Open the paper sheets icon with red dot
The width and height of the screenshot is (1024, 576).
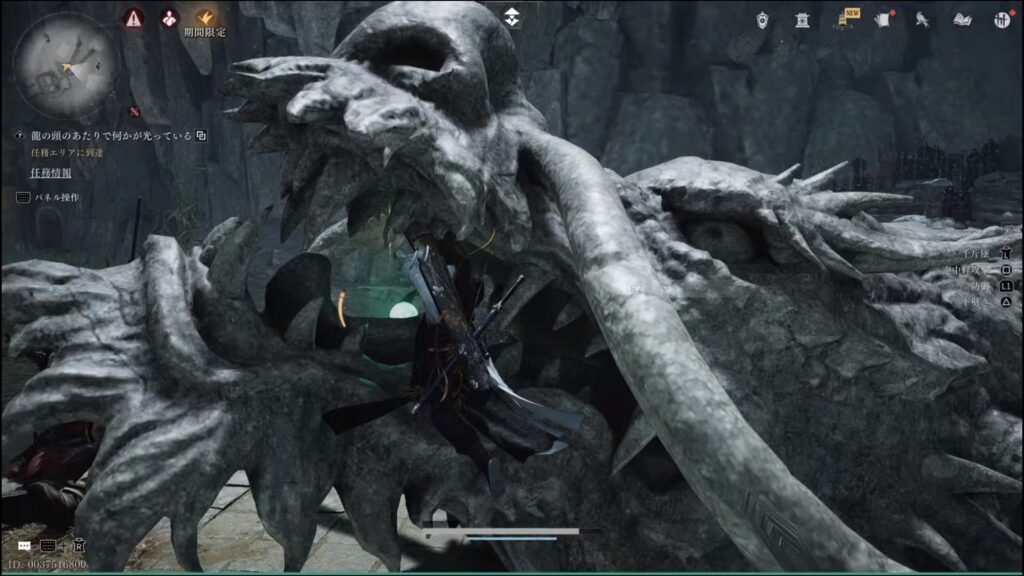[x=883, y=19]
